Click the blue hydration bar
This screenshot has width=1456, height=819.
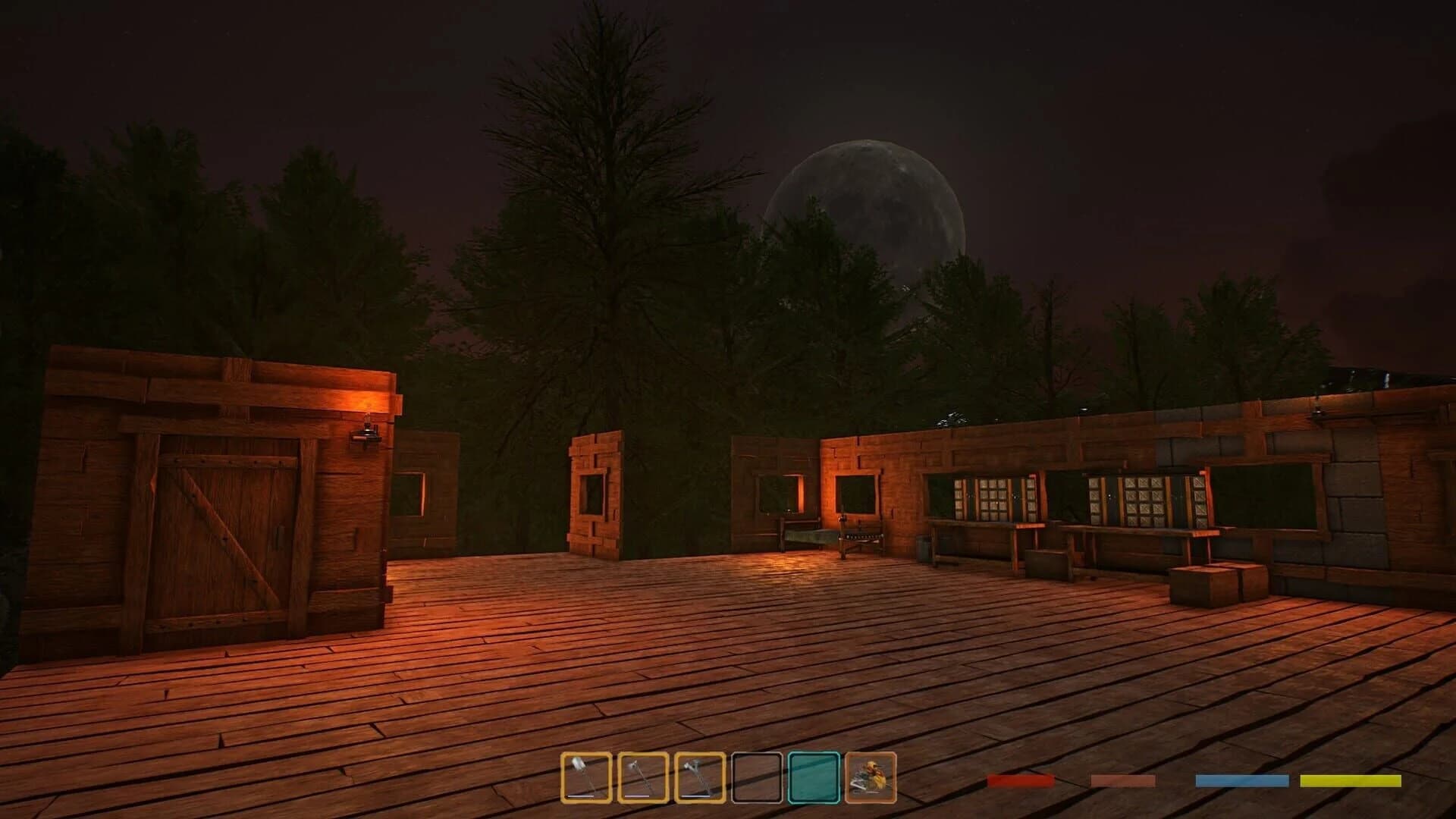[1241, 780]
